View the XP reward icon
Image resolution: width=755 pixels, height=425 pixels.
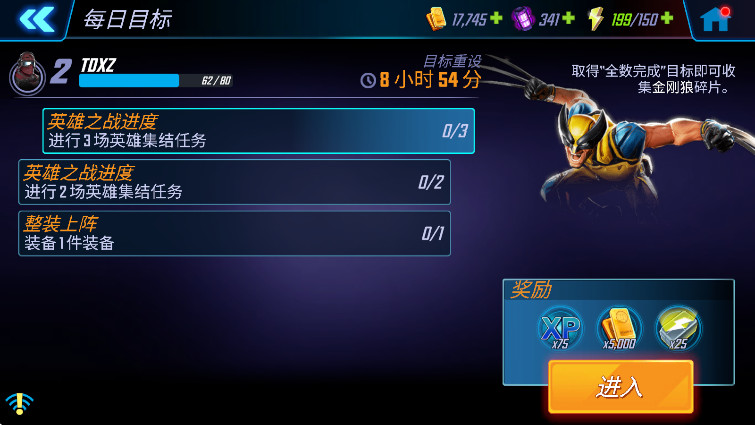(x=560, y=328)
